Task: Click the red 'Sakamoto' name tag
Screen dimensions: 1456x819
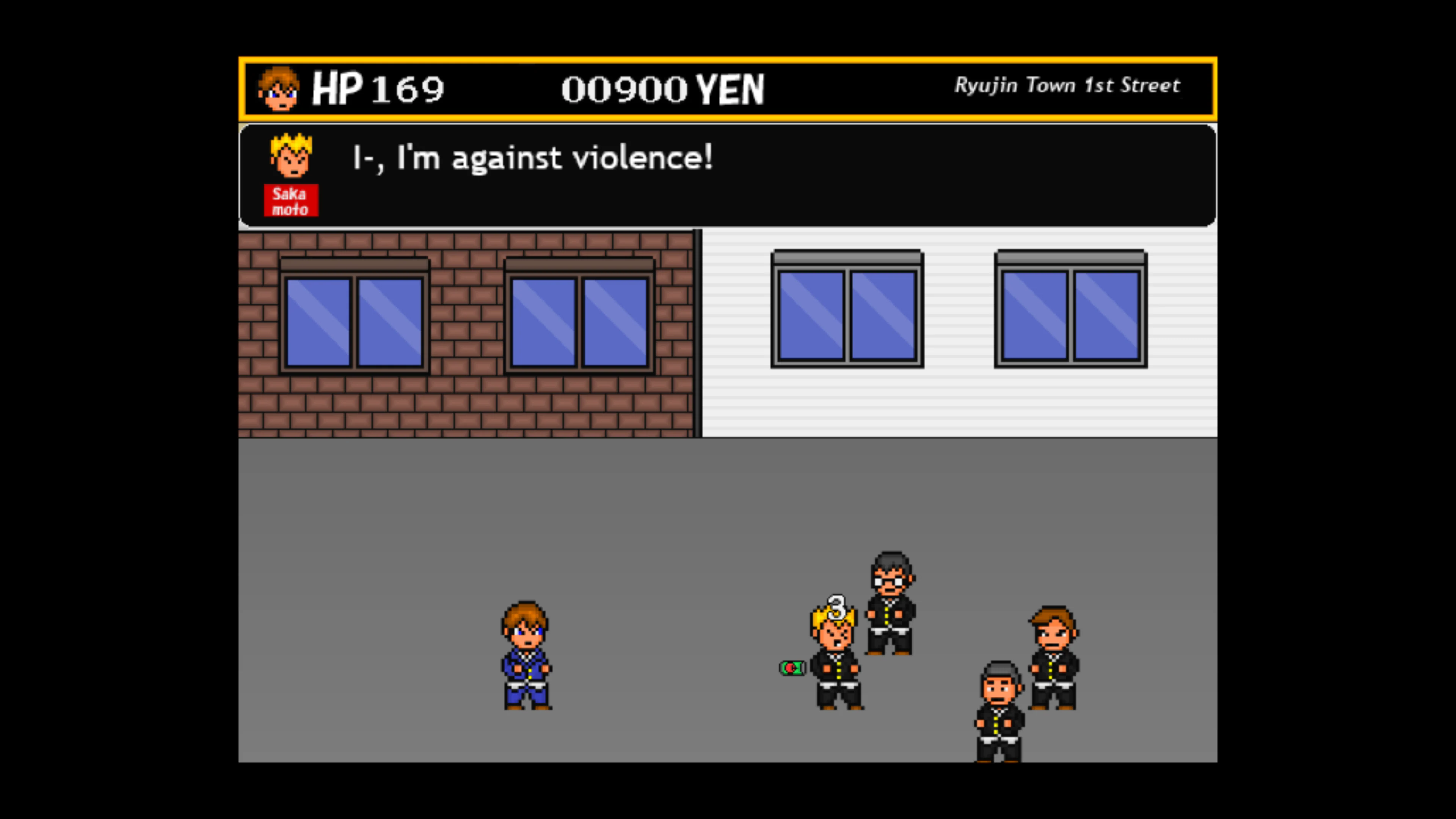Action: 291,200
